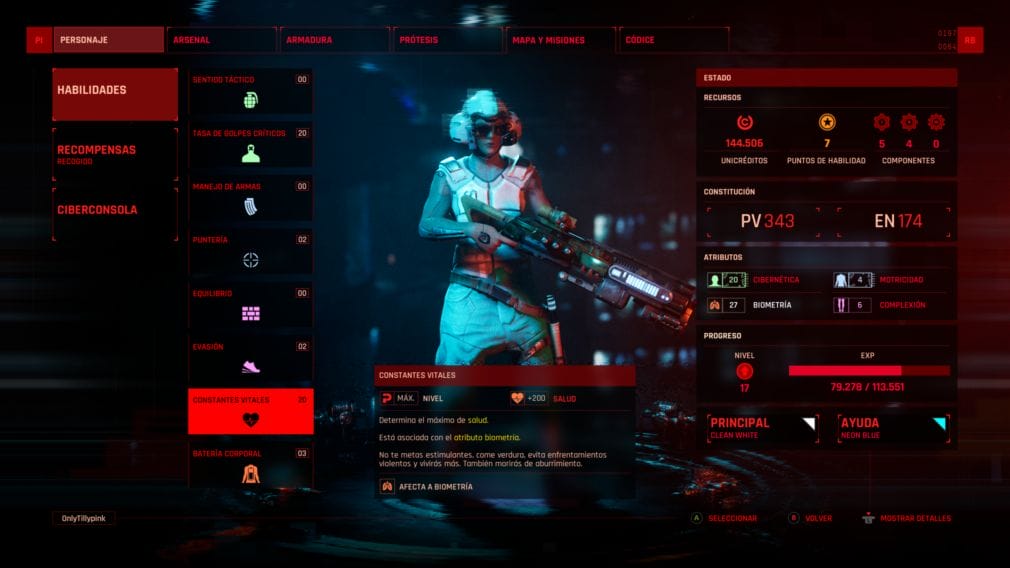Pick the Puntería skill

coord(250,252)
